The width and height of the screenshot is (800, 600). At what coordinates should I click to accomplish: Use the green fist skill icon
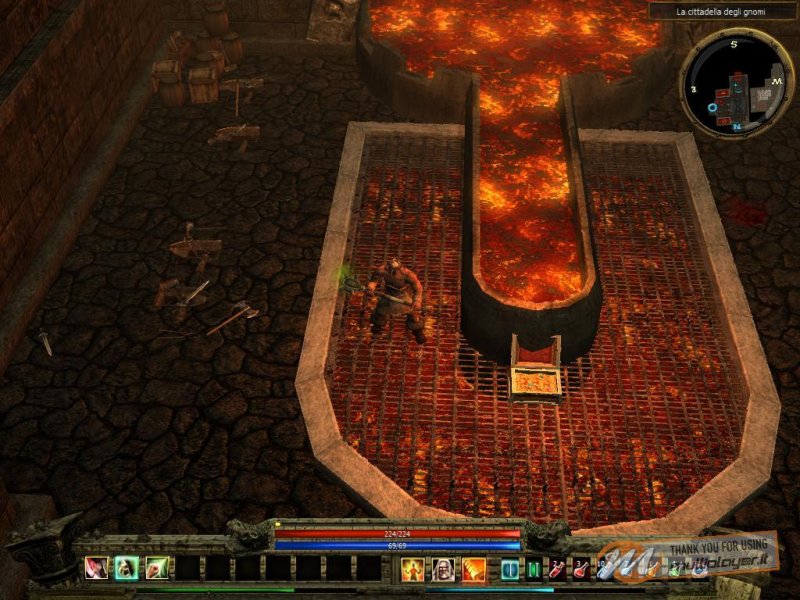click(x=157, y=569)
